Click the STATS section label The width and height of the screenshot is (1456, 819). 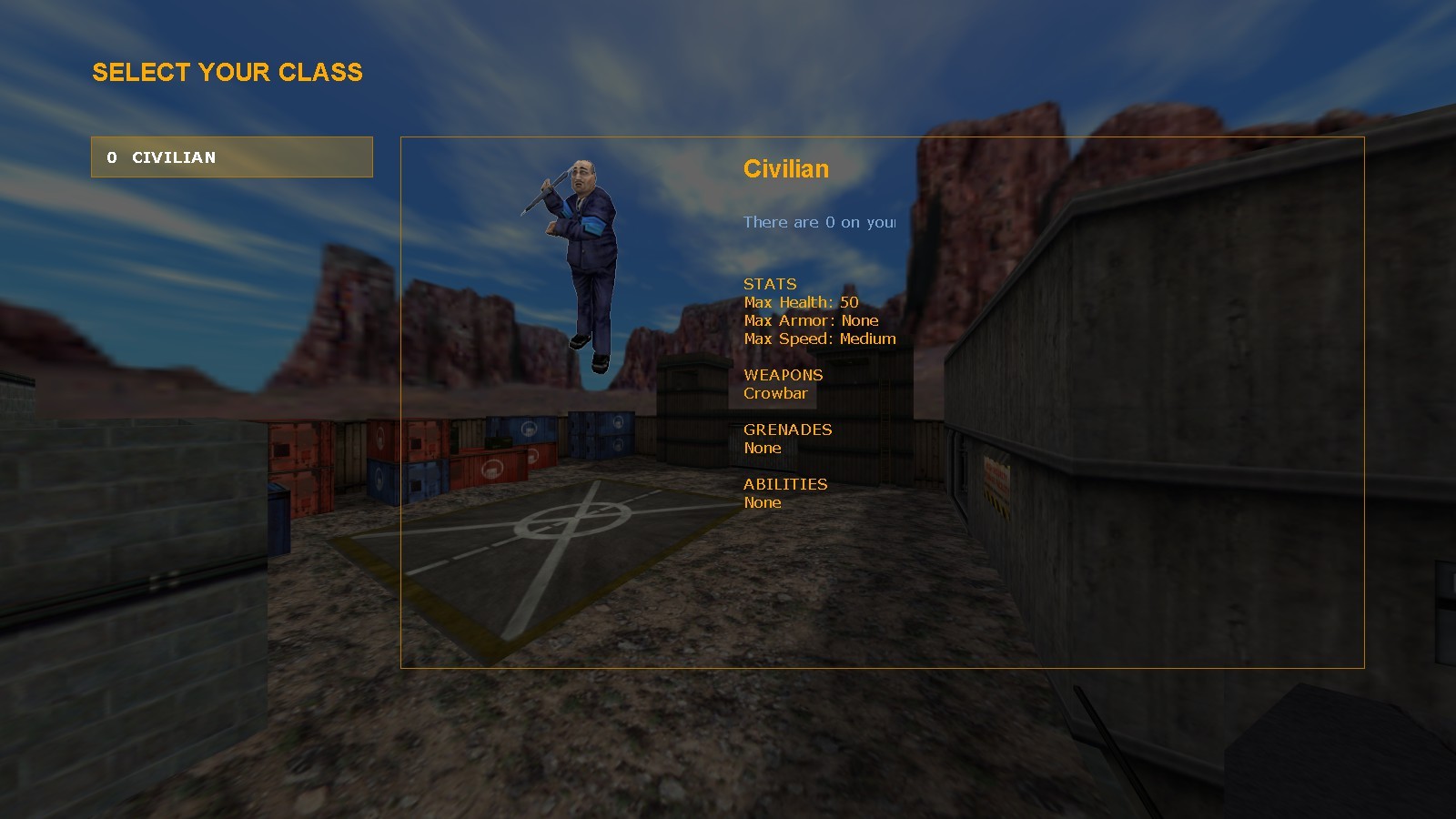click(769, 284)
